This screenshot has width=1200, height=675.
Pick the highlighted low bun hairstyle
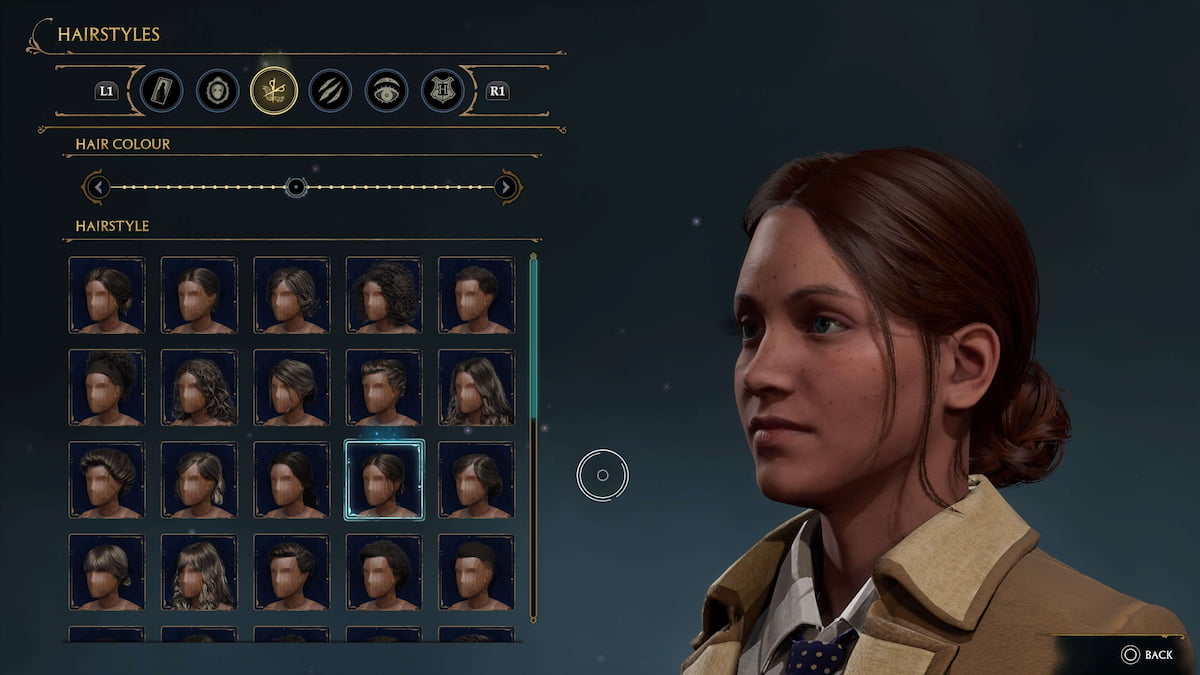click(384, 480)
